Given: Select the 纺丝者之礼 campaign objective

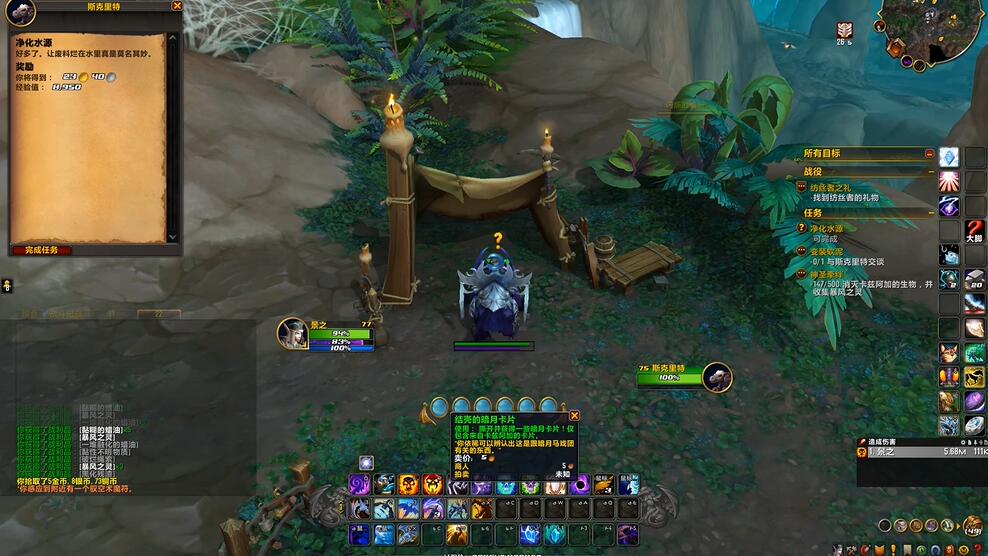Looking at the screenshot, I should [830, 188].
